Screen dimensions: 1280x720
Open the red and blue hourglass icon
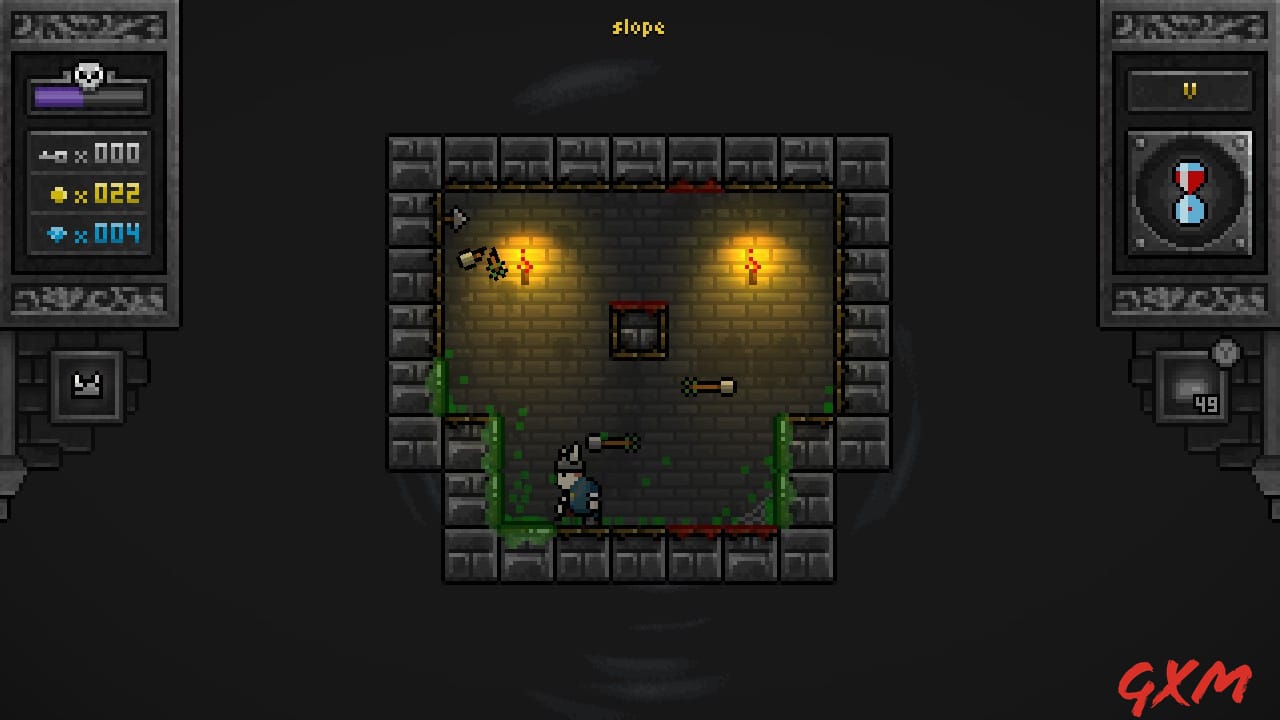click(1188, 192)
